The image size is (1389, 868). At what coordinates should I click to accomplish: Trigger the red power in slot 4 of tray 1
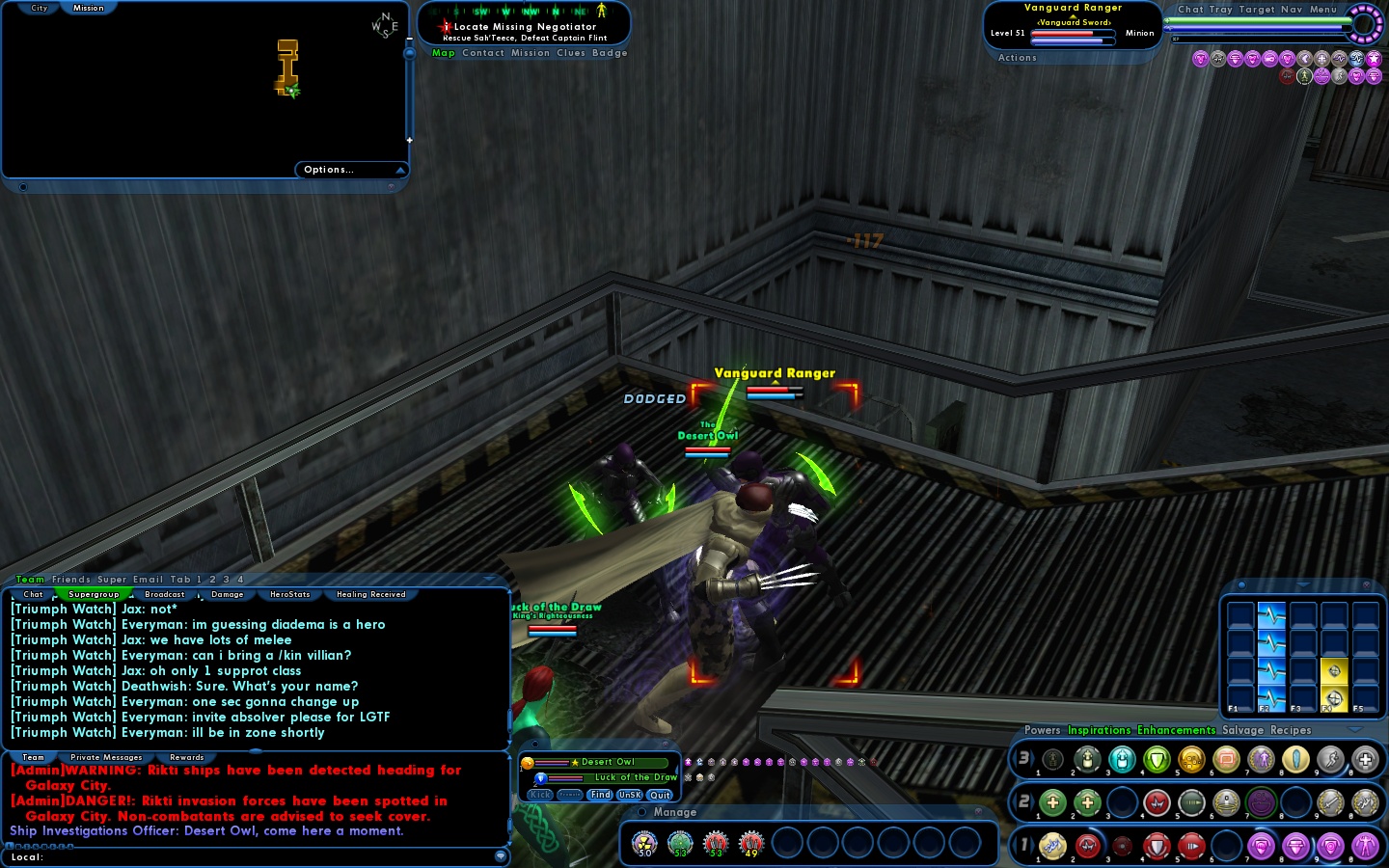[1158, 846]
